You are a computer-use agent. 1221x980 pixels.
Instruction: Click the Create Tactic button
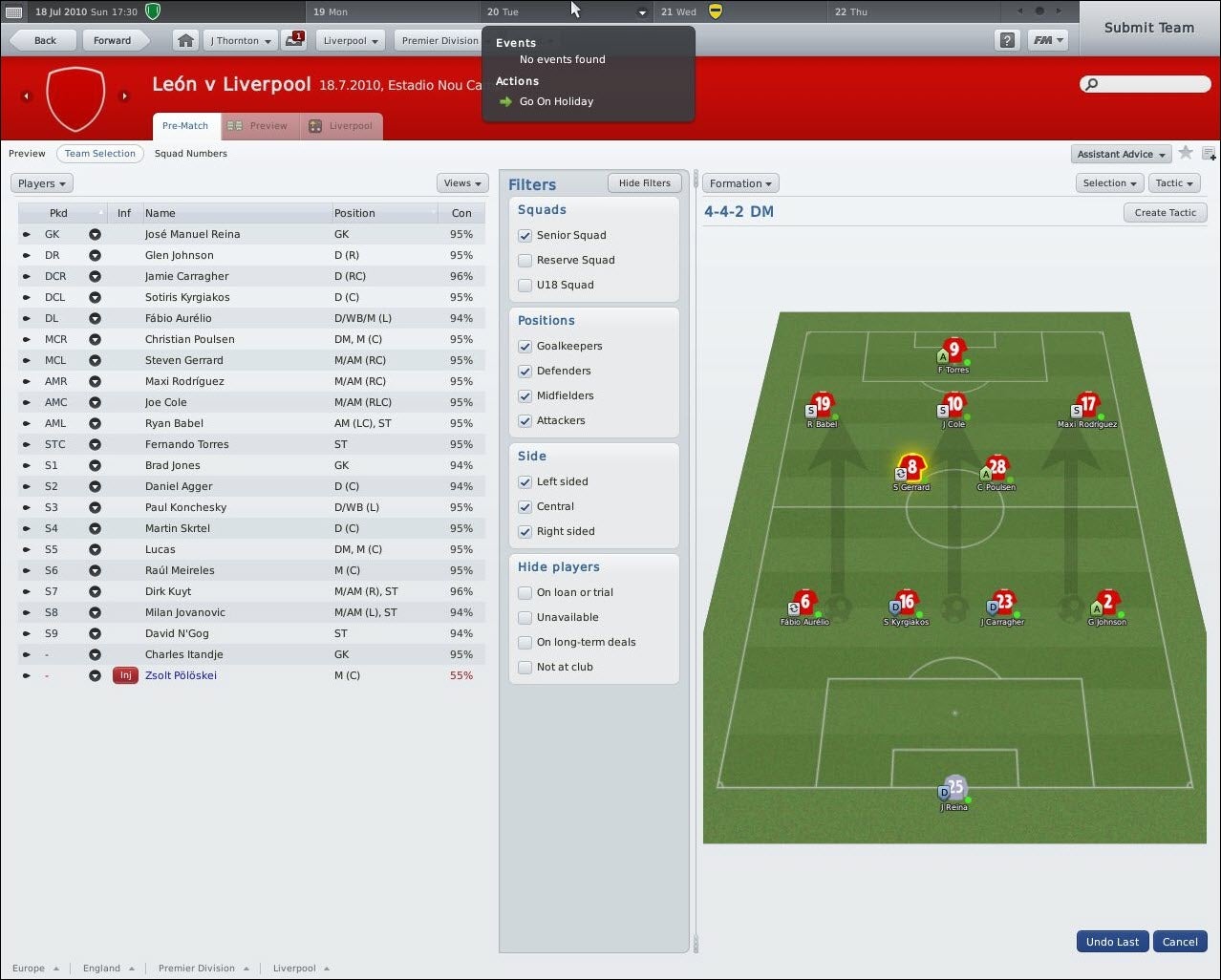[x=1165, y=213]
